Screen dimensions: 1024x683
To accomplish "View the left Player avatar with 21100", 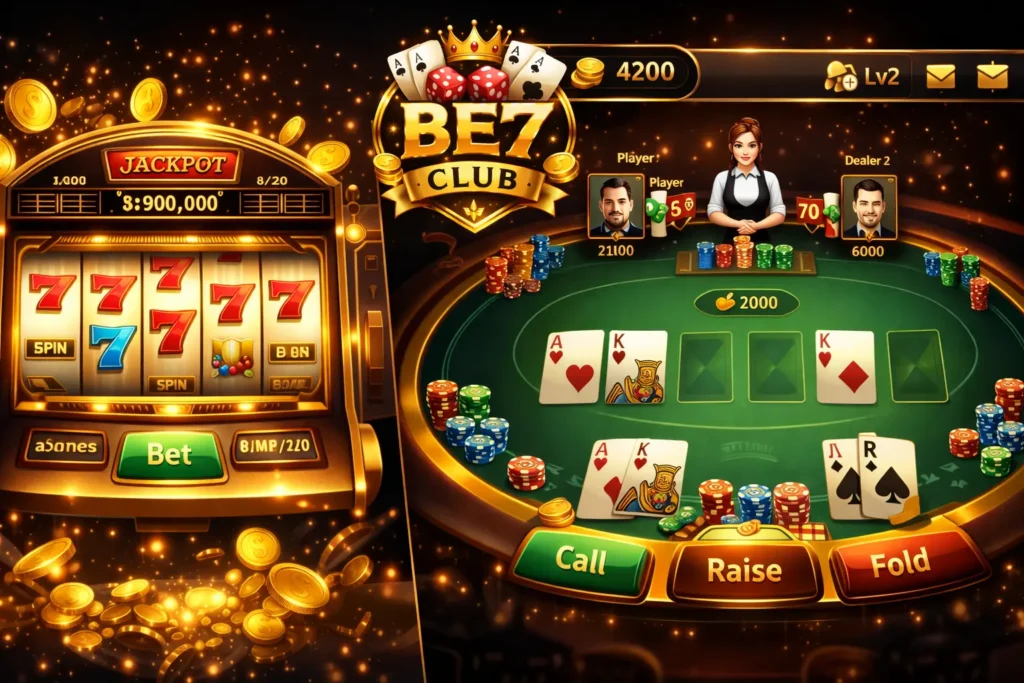I will pos(615,207).
